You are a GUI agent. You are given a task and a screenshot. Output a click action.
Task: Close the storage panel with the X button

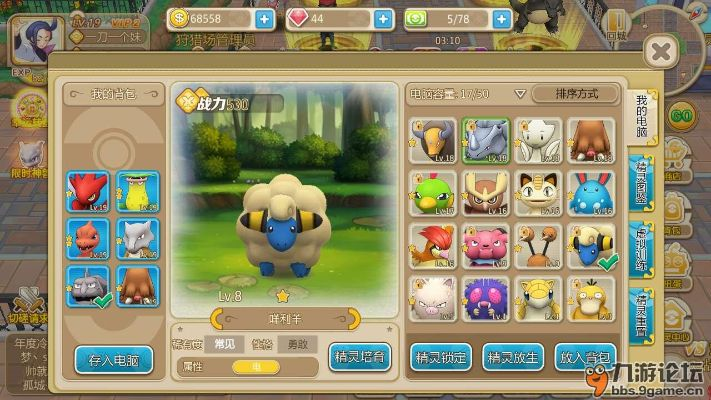(659, 51)
